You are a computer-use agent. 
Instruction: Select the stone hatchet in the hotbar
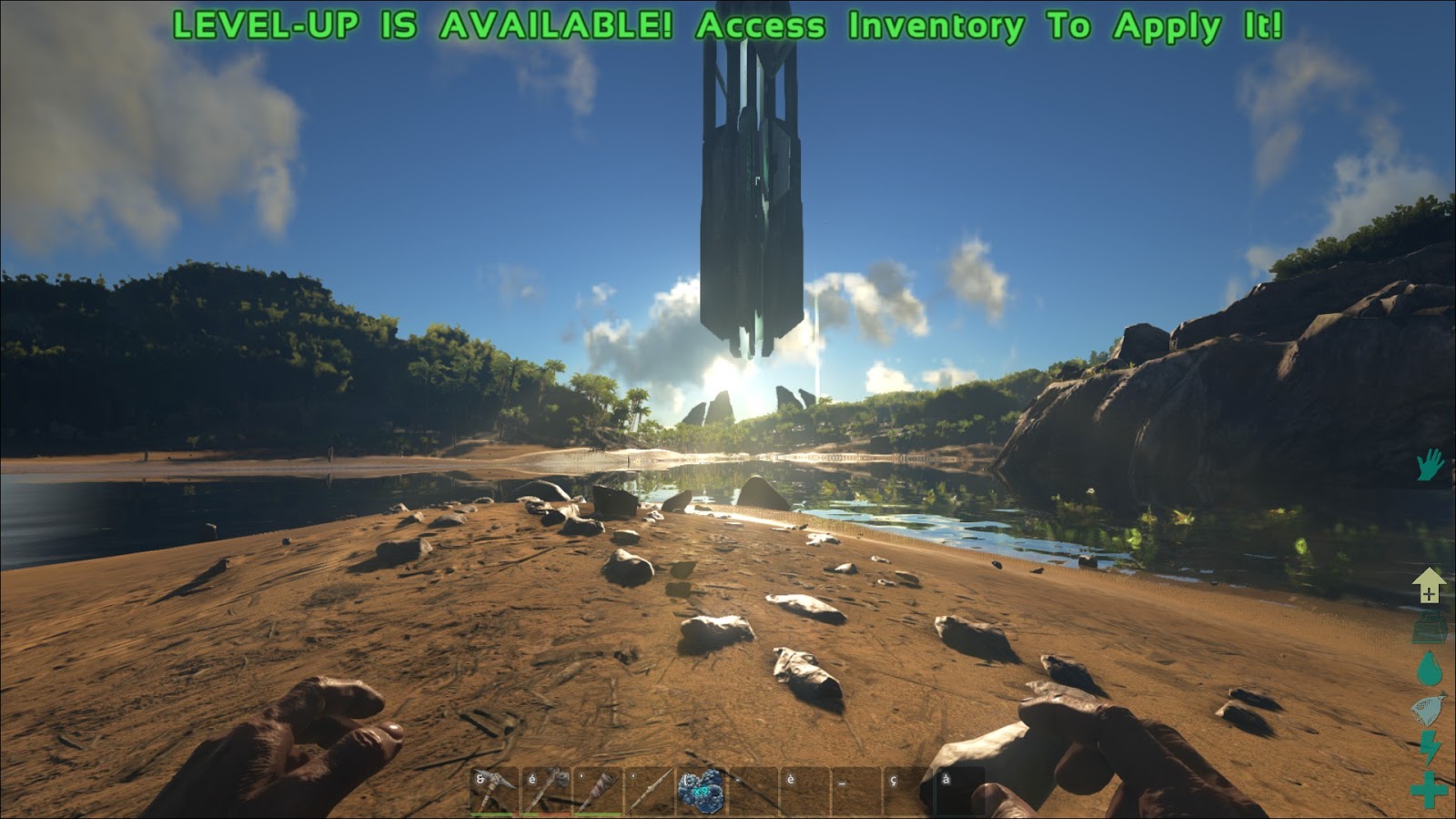[x=547, y=787]
